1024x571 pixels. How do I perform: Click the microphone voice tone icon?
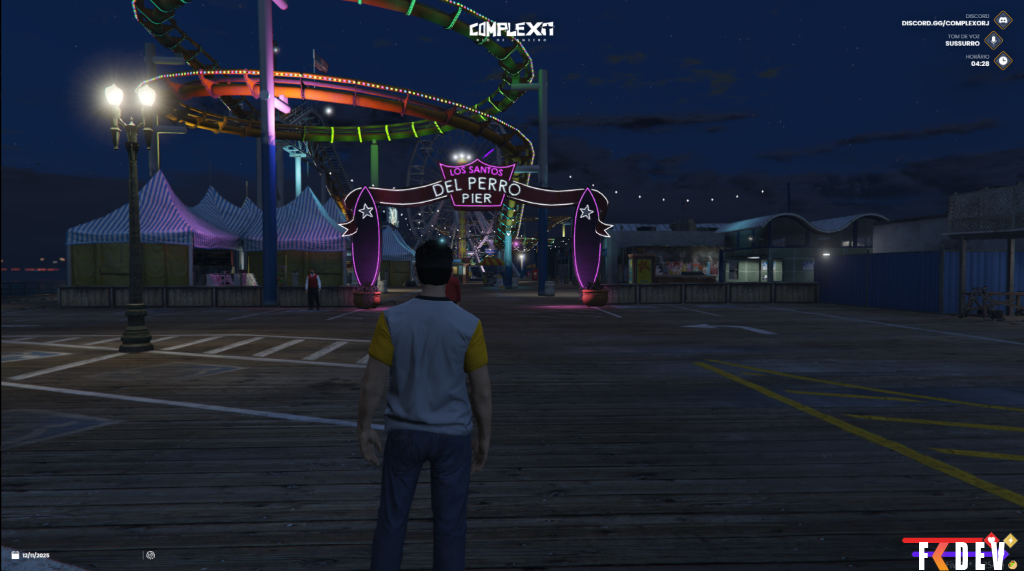[x=994, y=40]
